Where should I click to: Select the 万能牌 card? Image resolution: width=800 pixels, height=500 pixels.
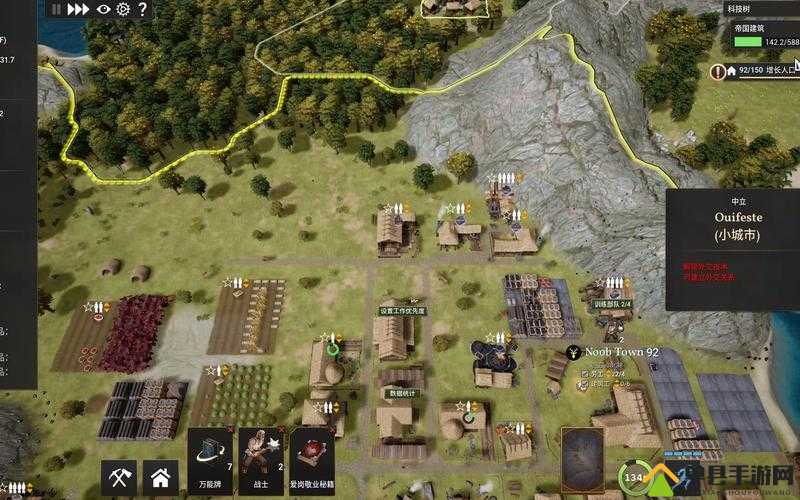[209, 459]
